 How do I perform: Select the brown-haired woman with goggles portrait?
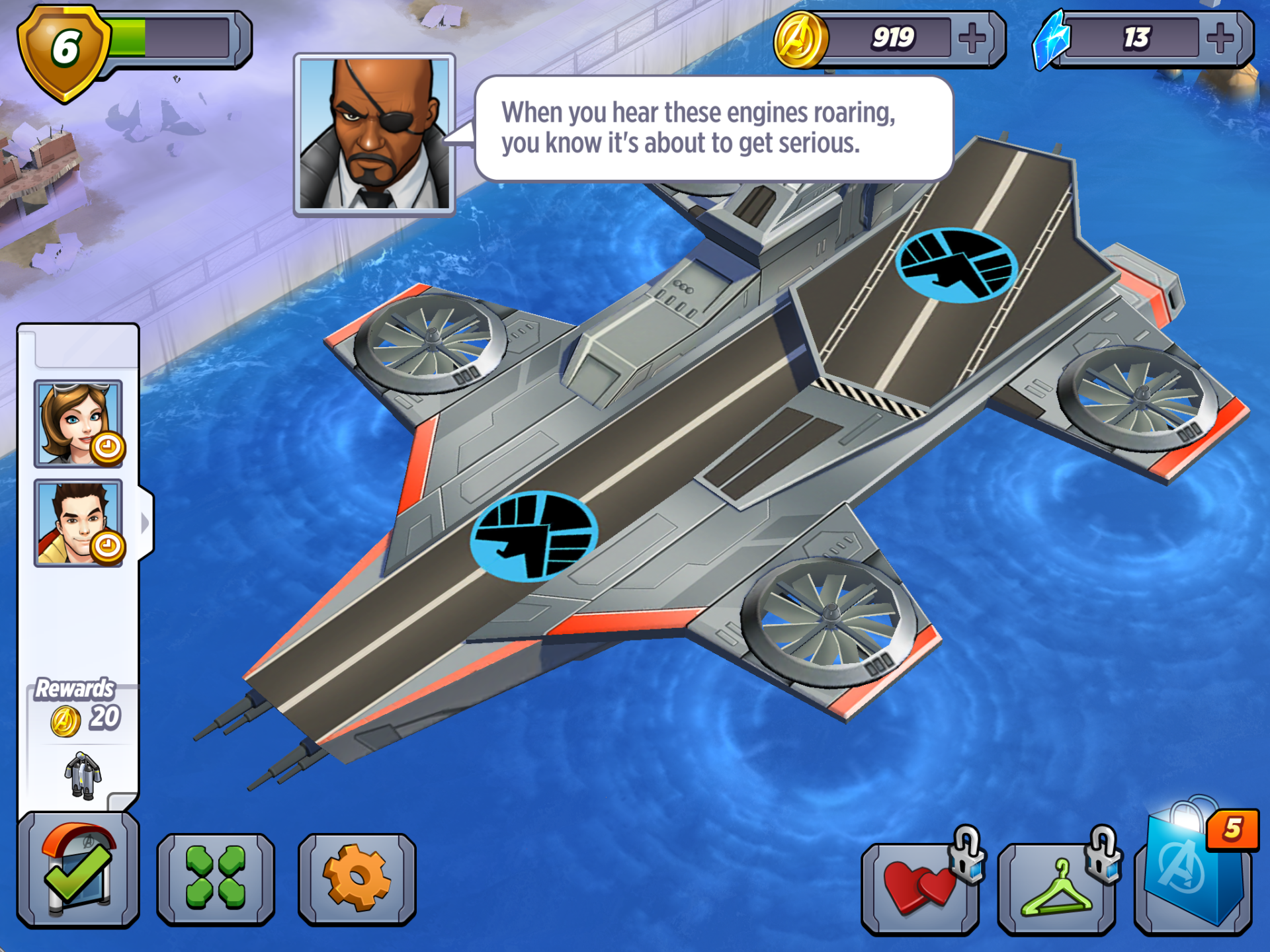pos(78,424)
